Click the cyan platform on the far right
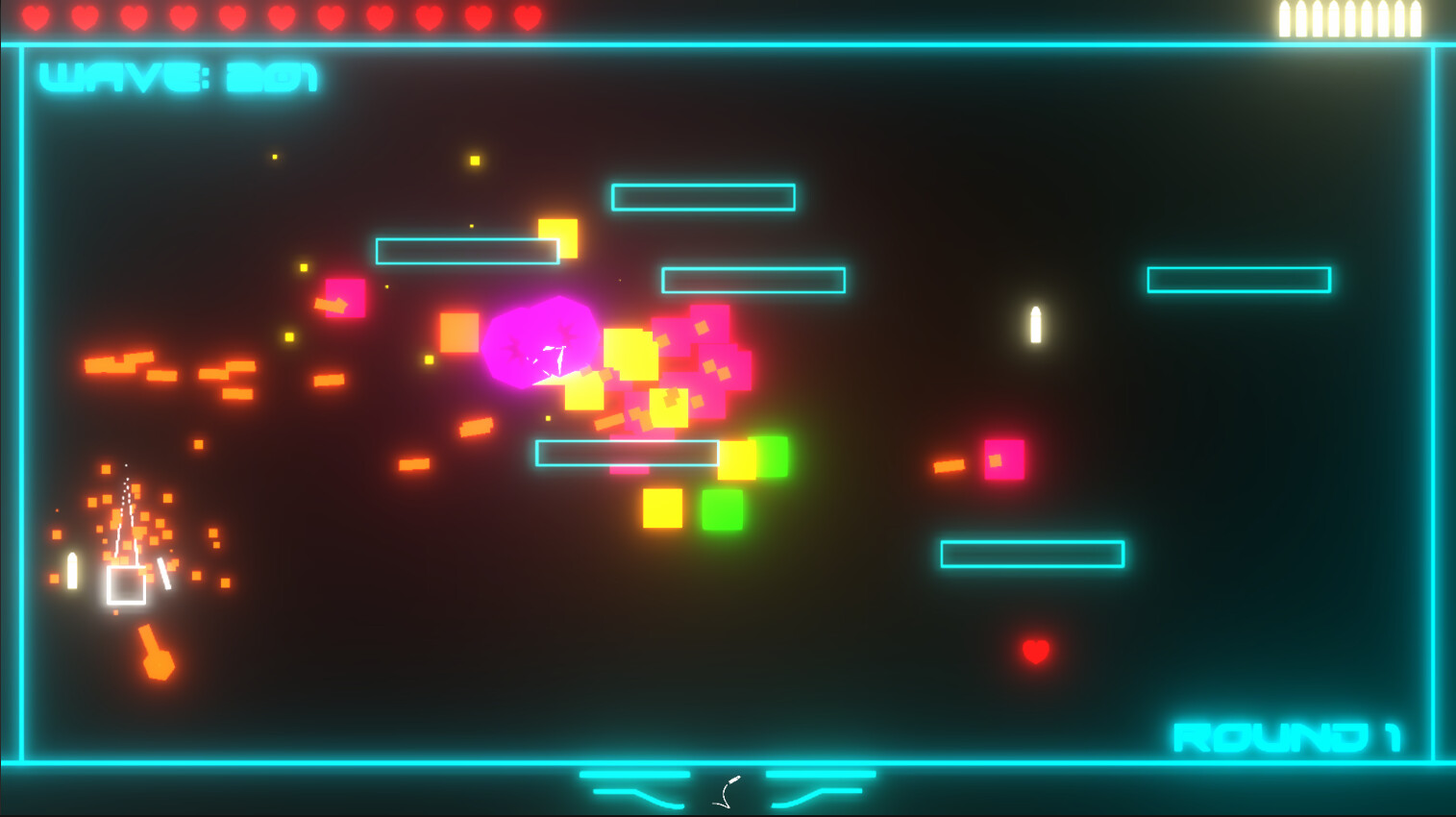This screenshot has width=1456, height=817. [1238, 280]
